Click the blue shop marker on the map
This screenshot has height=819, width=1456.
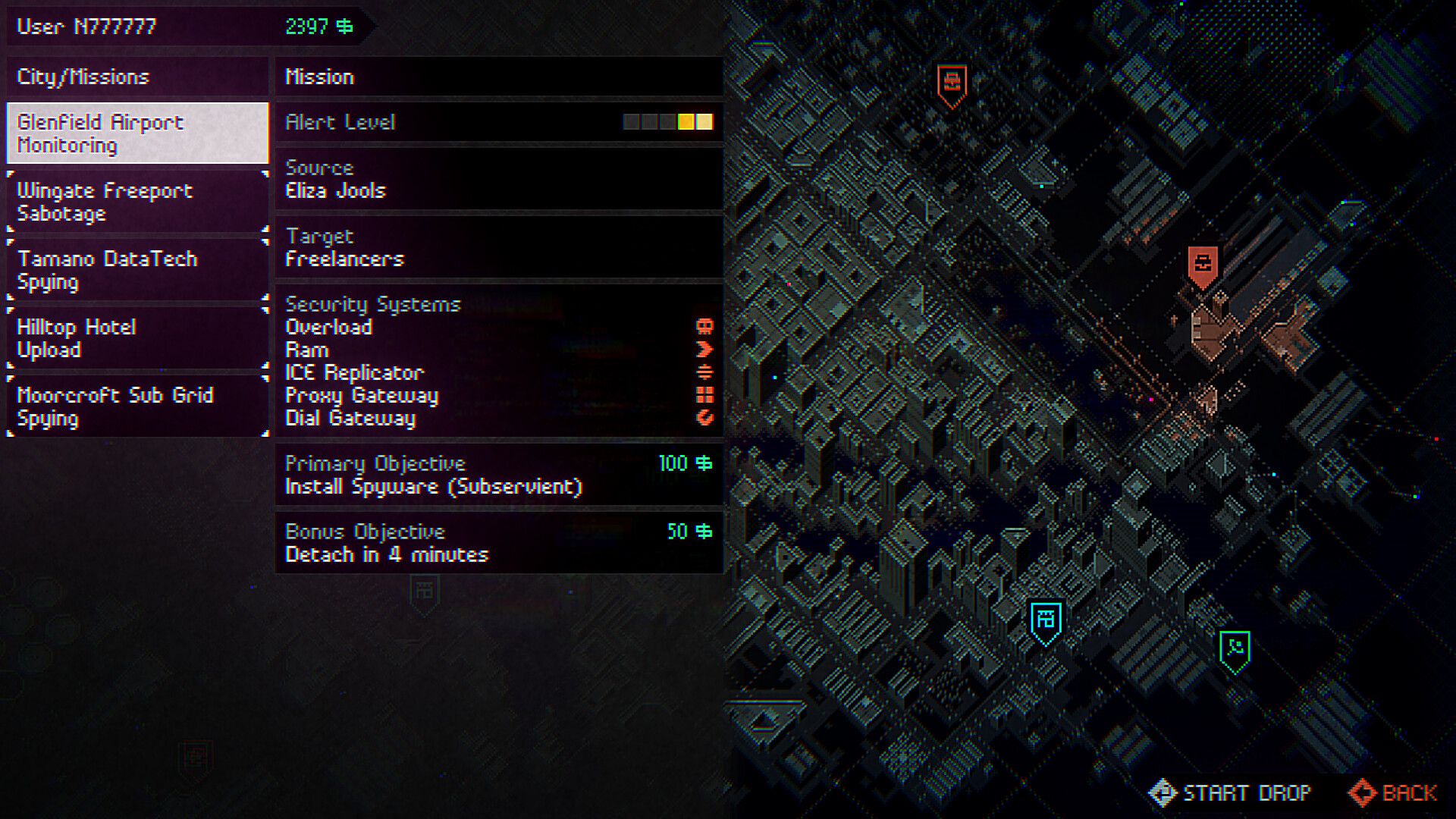point(1046,621)
